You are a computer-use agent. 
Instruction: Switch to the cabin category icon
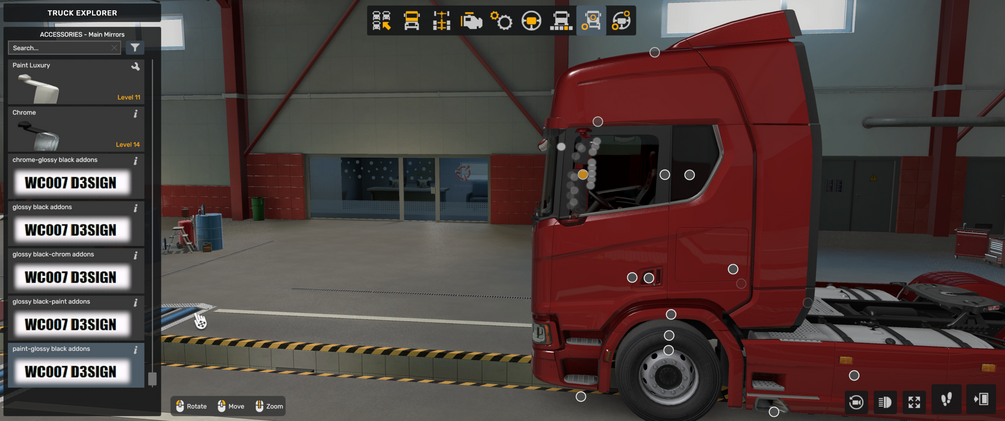[x=411, y=21]
